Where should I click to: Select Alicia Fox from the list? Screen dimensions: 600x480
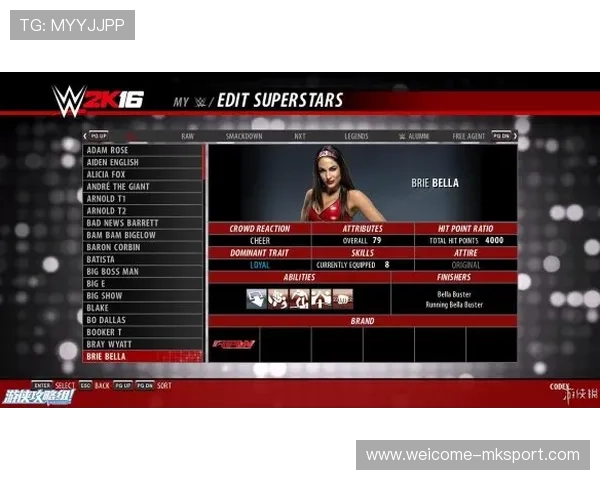(143, 174)
